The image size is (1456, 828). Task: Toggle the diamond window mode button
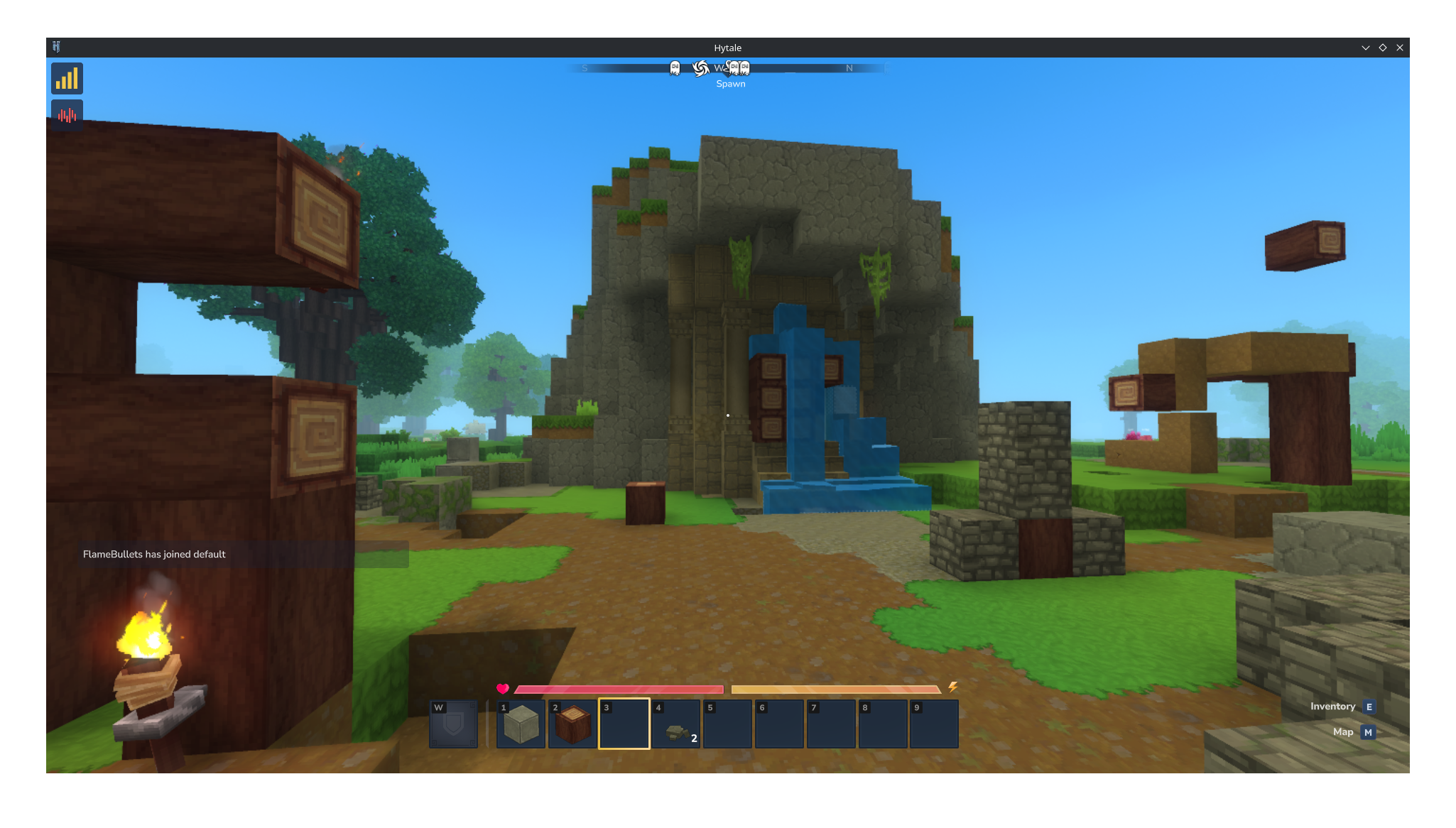point(1383,47)
